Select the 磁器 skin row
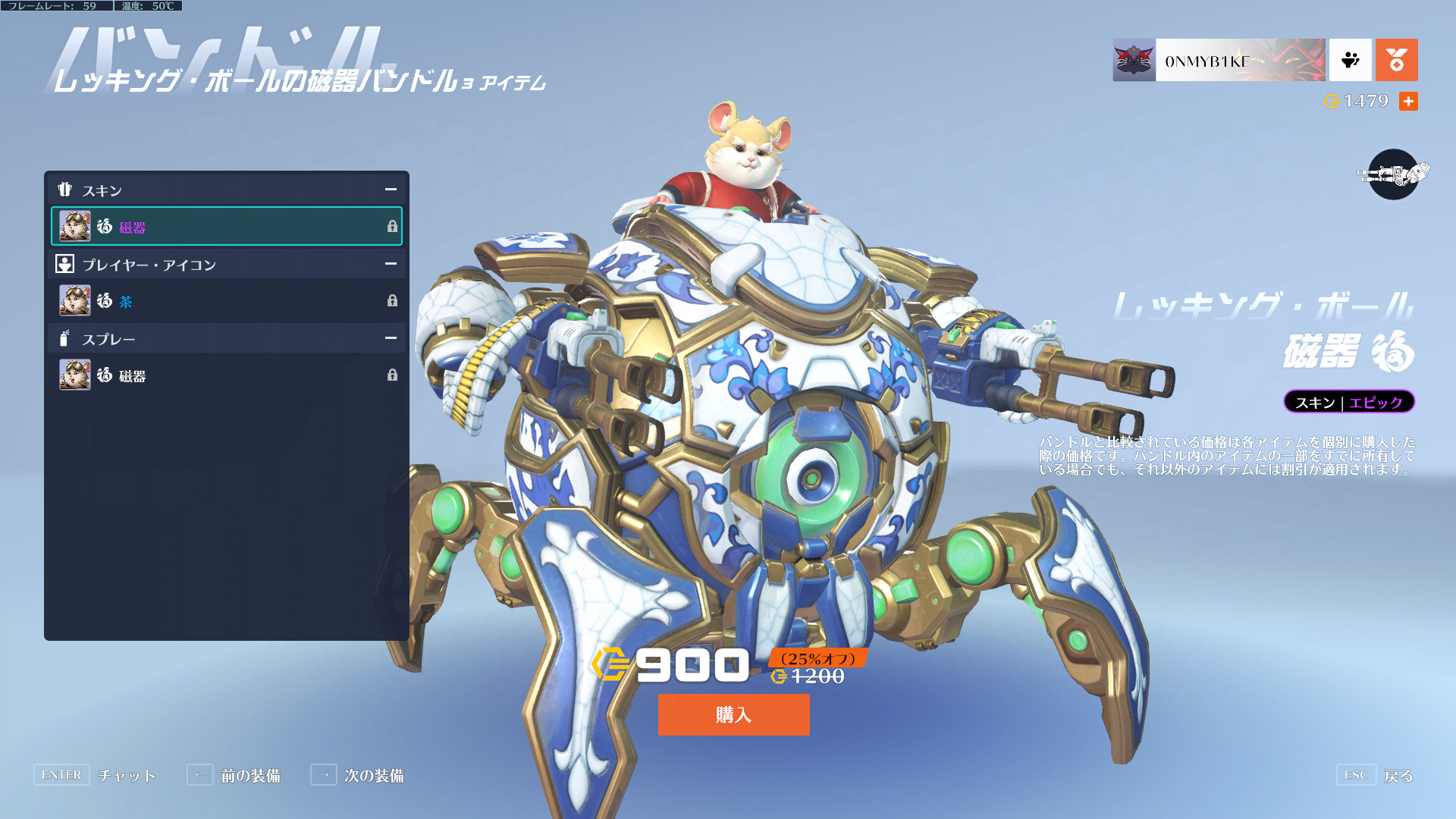 [227, 226]
